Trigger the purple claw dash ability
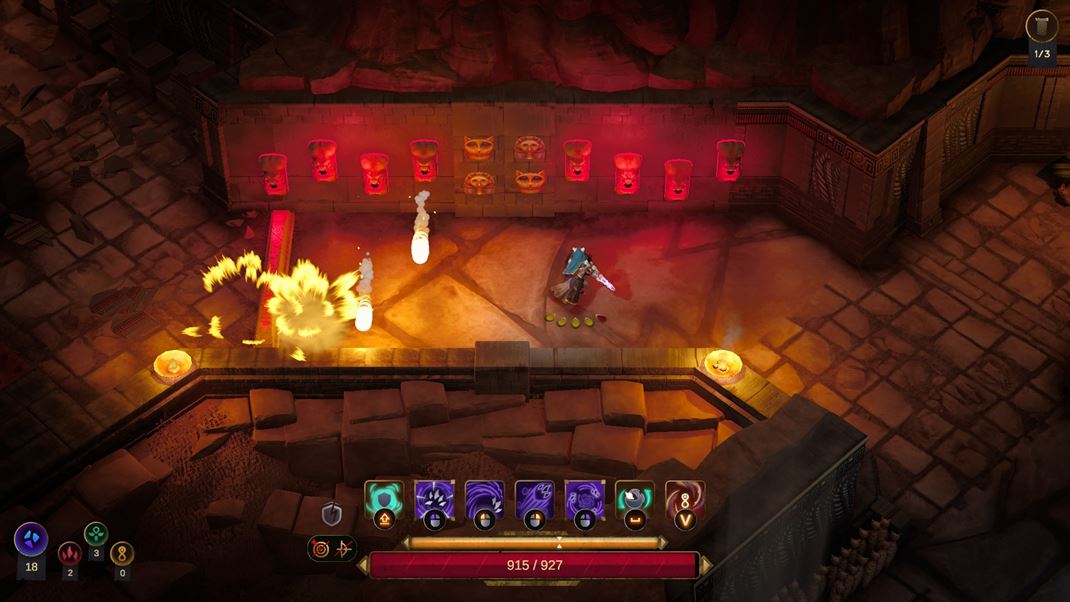The width and height of the screenshot is (1070, 602). pyautogui.click(x=534, y=498)
